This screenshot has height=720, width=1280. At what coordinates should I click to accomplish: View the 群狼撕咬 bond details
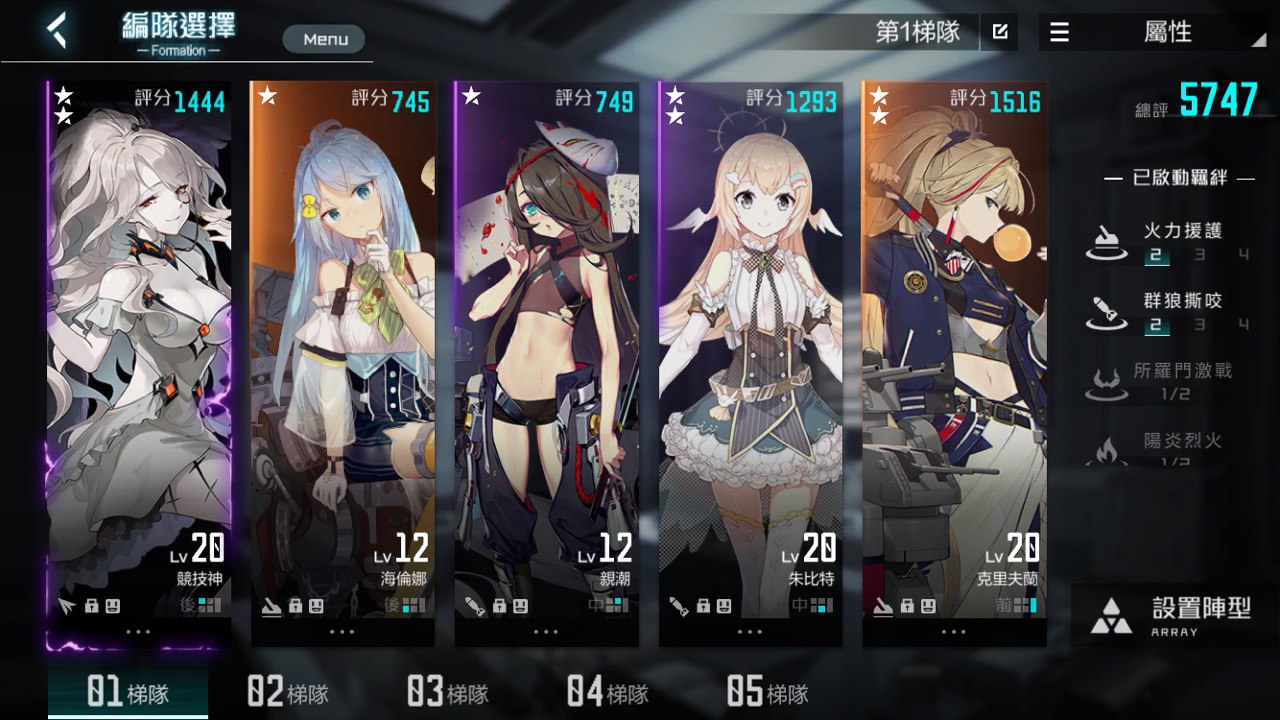click(x=1170, y=311)
